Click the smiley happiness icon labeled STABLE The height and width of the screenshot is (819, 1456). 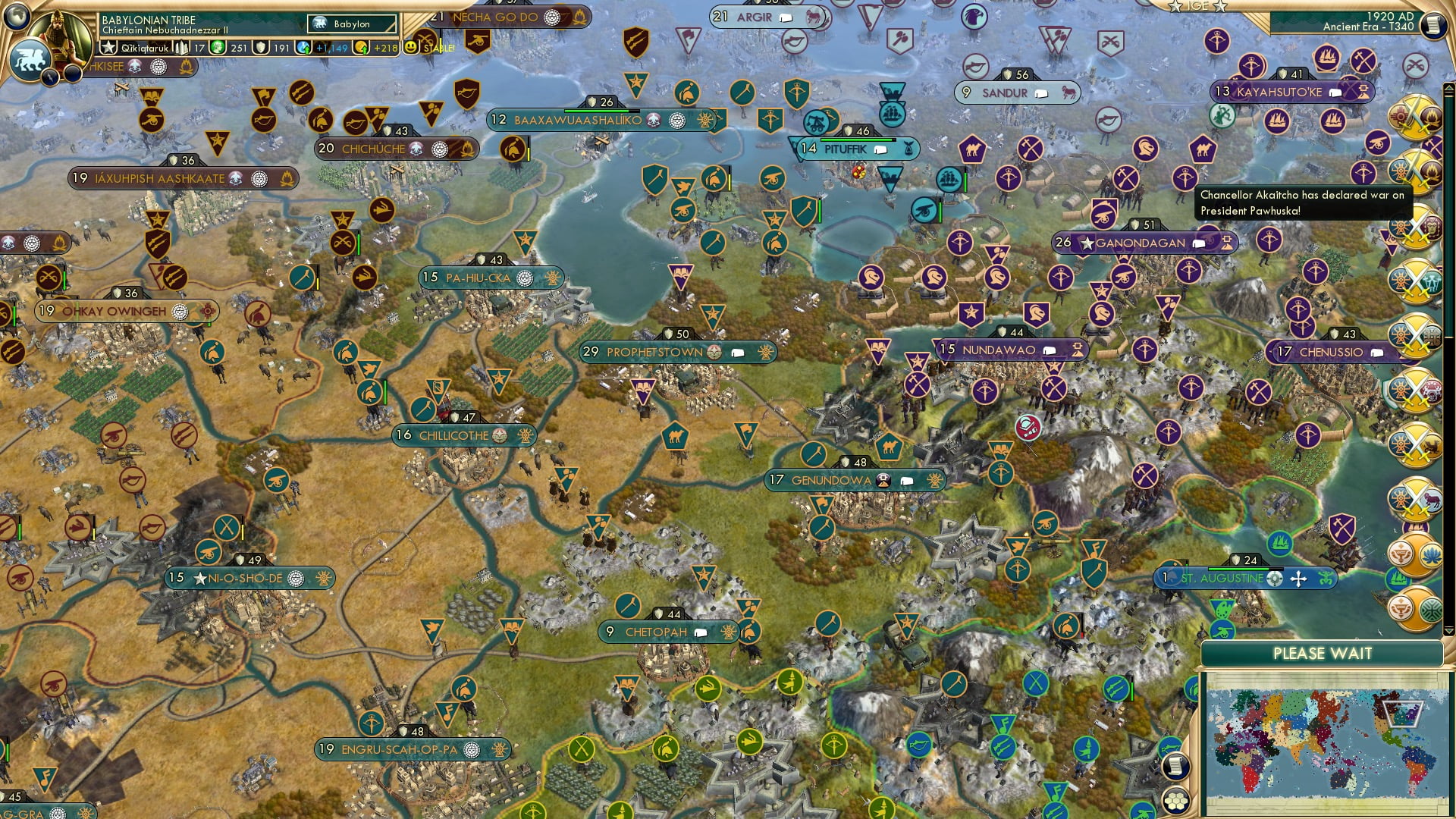[412, 47]
